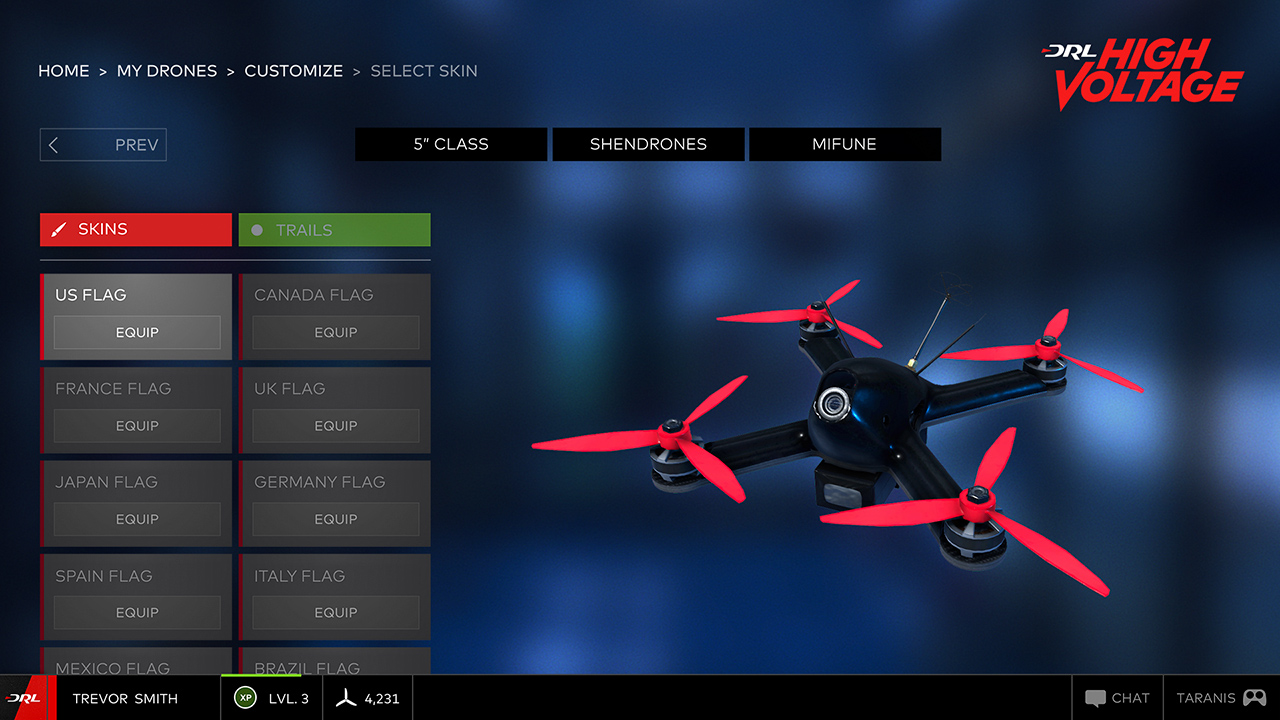The image size is (1280, 720).
Task: Equip the Italy Flag skin
Action: pos(335,612)
